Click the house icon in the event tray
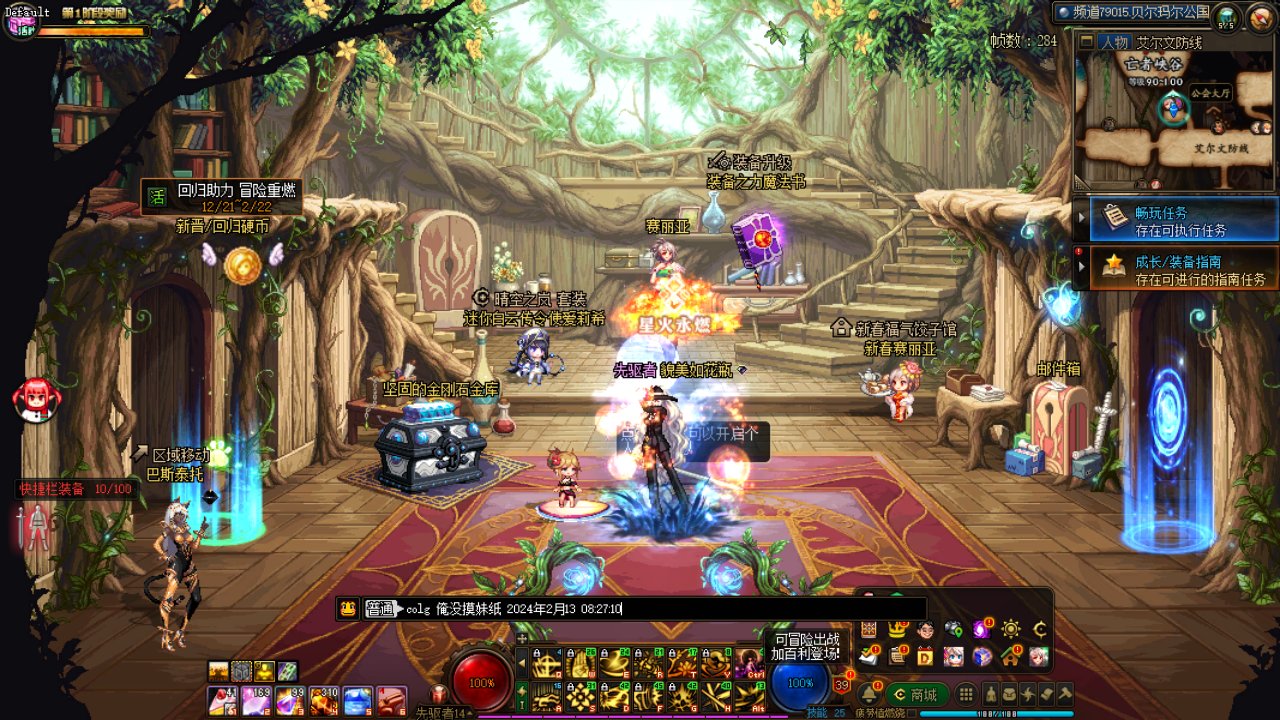1280x720 pixels. click(x=1011, y=656)
